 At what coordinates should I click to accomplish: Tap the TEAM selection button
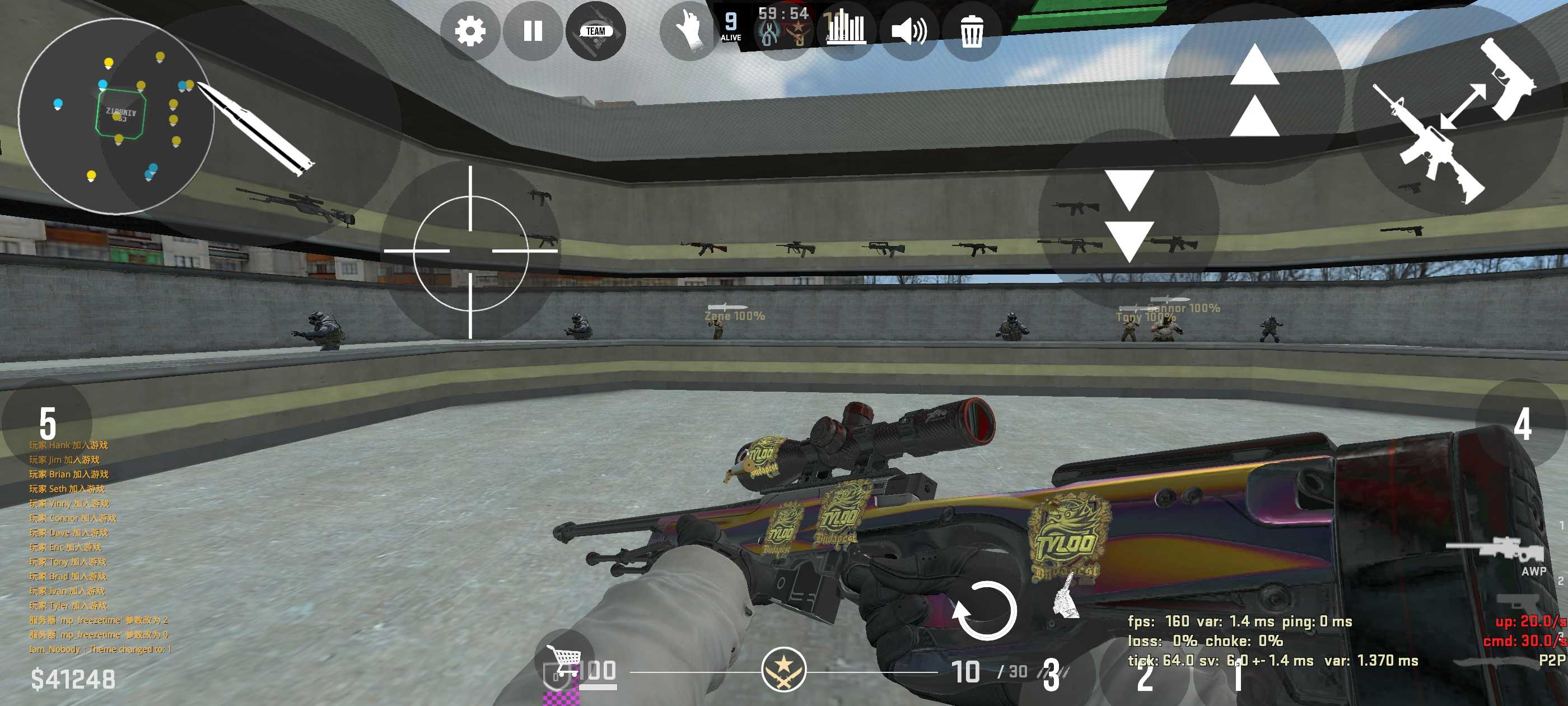pos(595,31)
